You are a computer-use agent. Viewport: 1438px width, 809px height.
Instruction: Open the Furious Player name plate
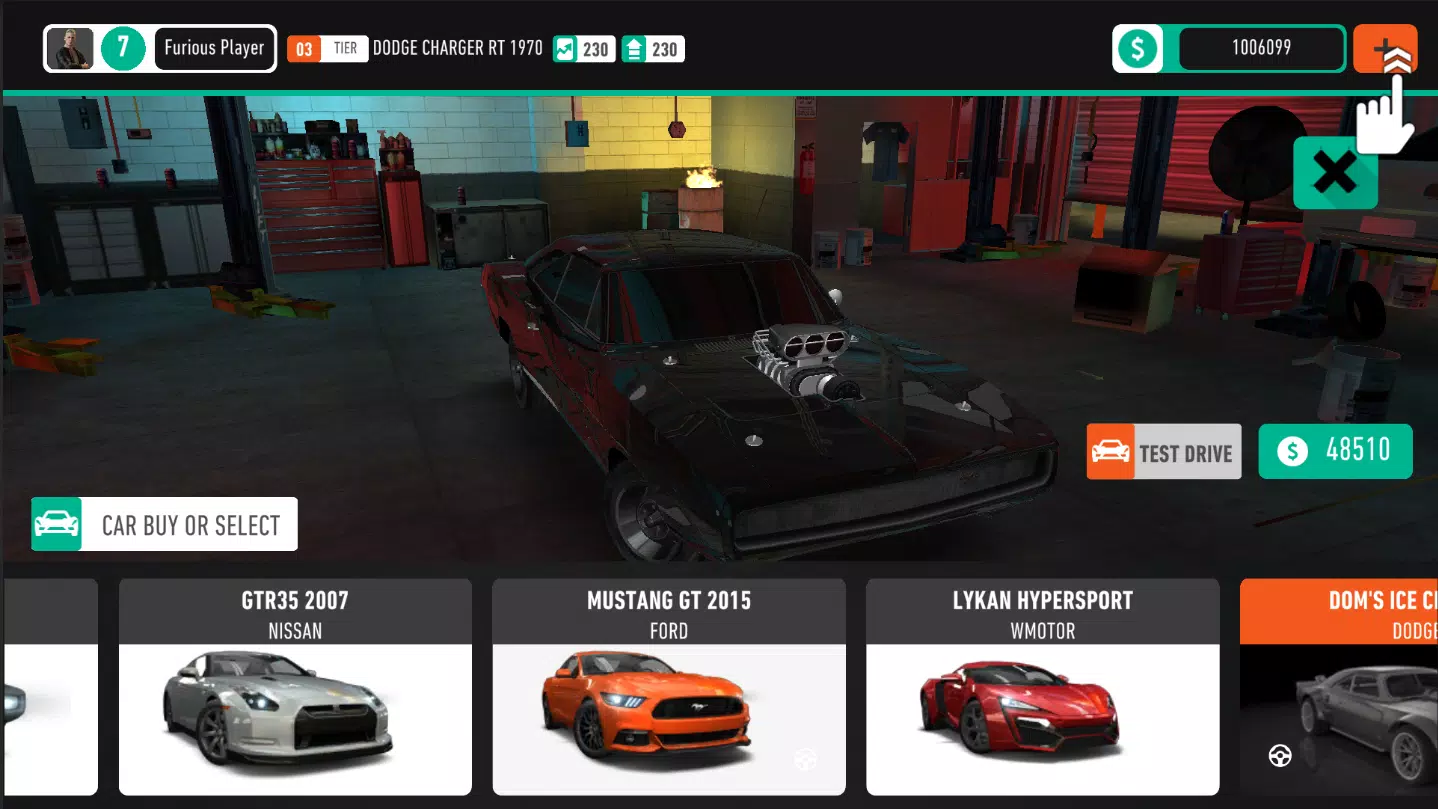pos(214,47)
